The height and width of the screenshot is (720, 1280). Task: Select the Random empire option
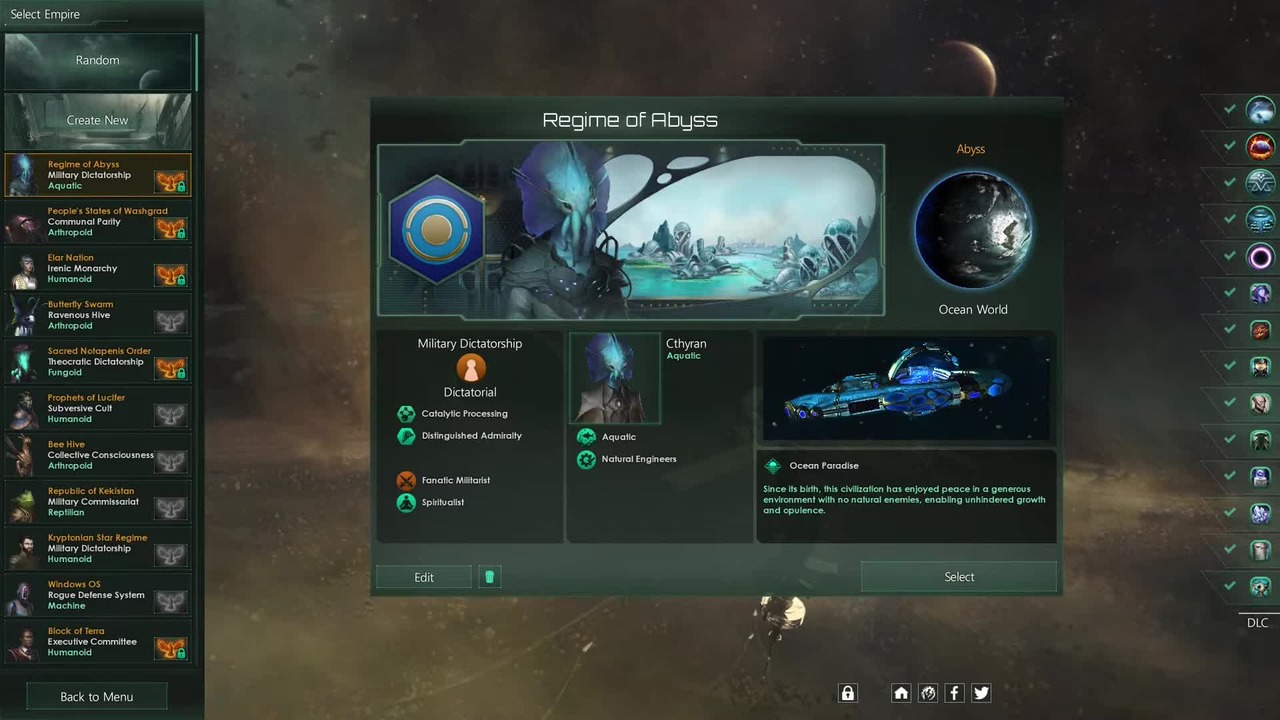(97, 61)
